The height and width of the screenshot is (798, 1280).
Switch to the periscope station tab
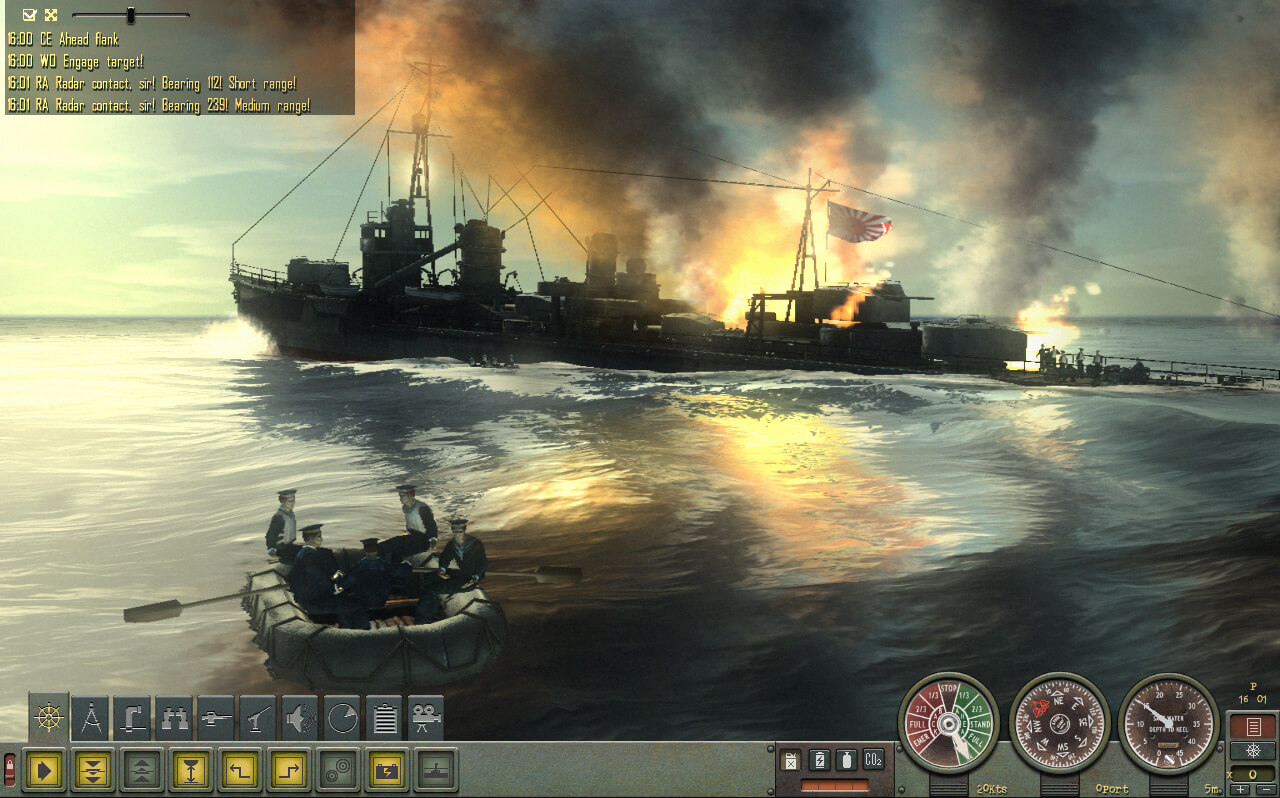pyautogui.click(x=132, y=717)
